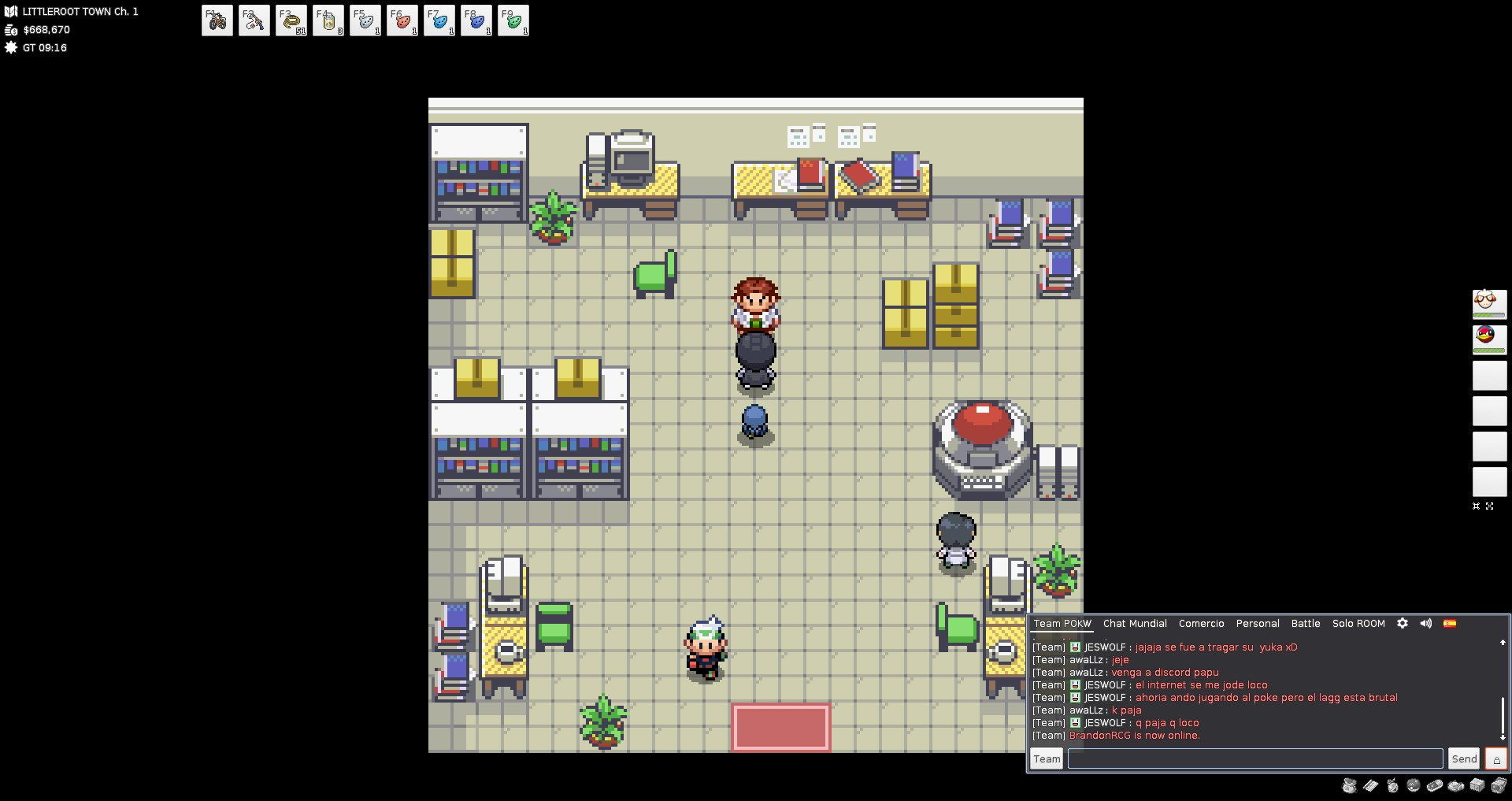Show the Battle chat tab
1512x801 pixels.
click(1306, 623)
